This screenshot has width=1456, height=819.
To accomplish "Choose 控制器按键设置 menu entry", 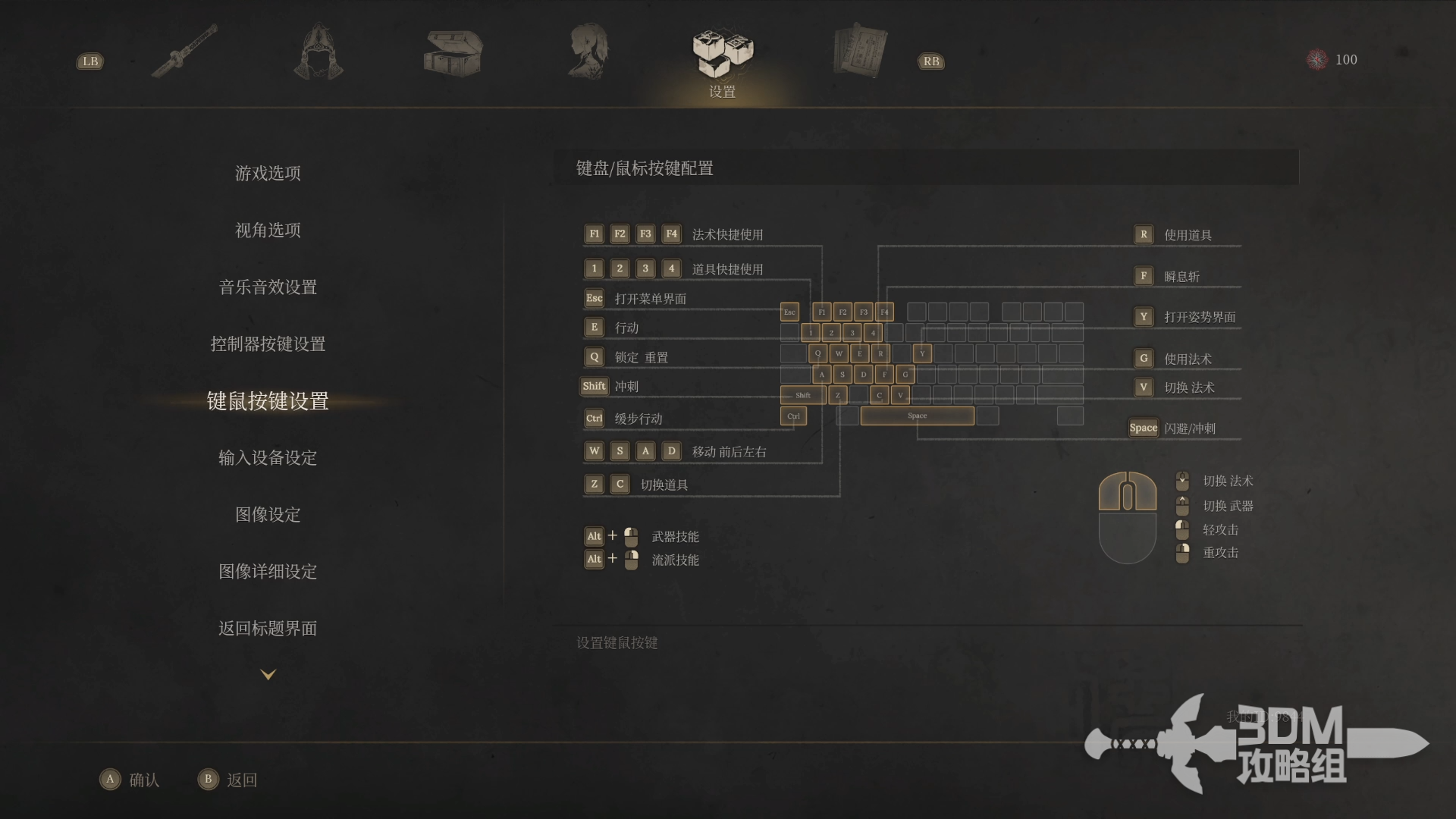I will [x=268, y=344].
